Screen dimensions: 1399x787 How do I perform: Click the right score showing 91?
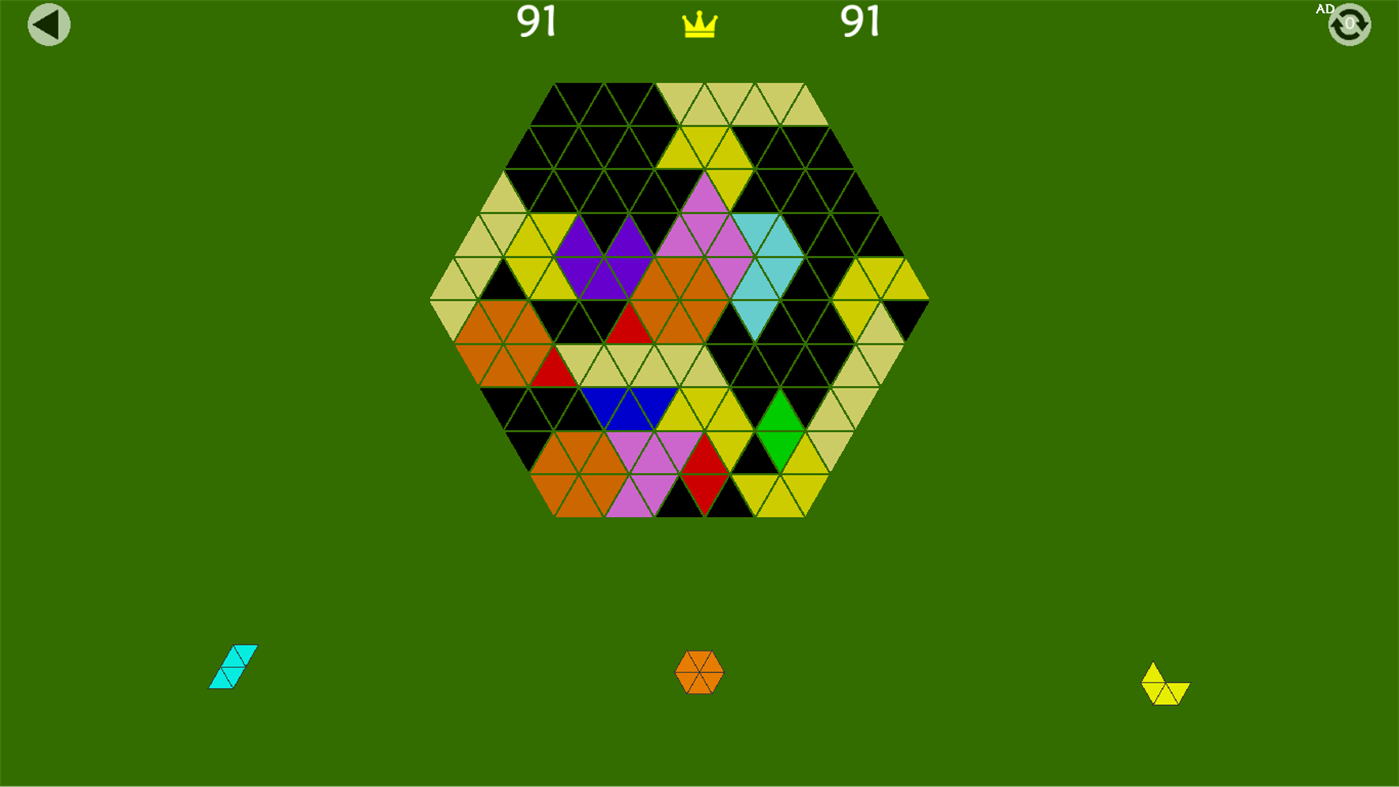coord(861,22)
